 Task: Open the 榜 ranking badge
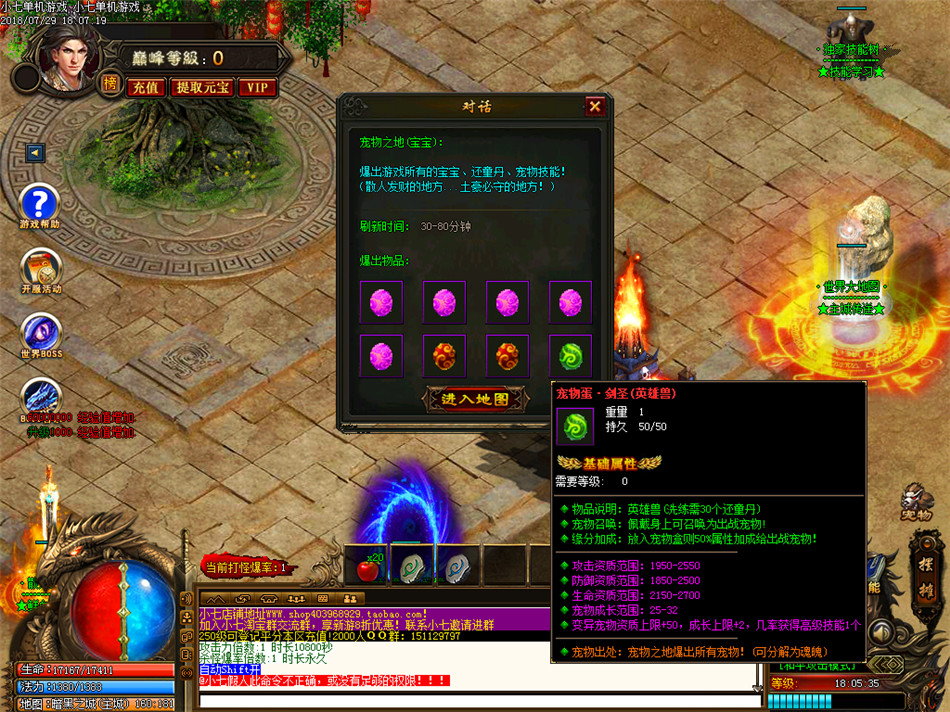tap(110, 85)
